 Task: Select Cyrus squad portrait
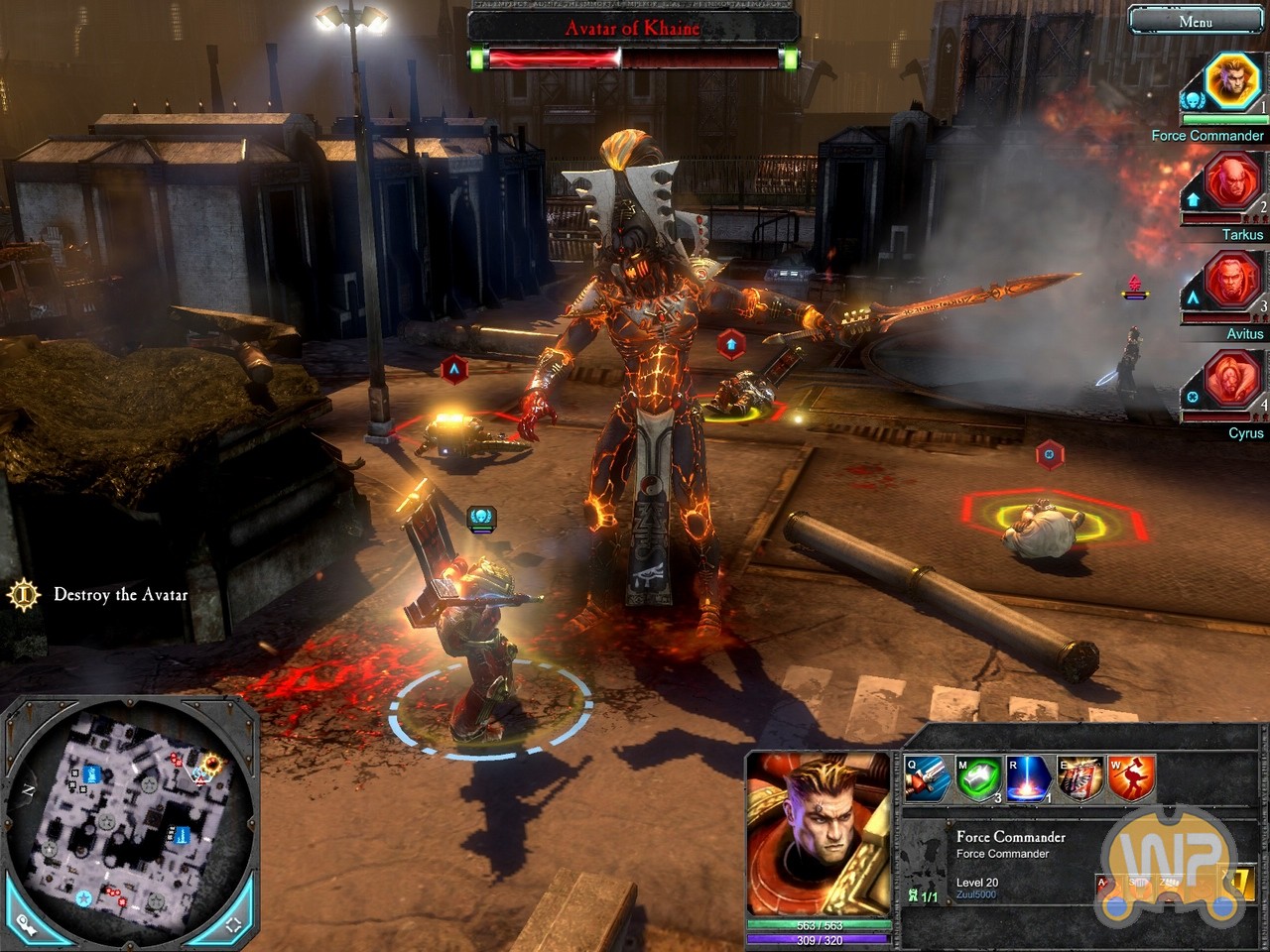coord(1231,380)
